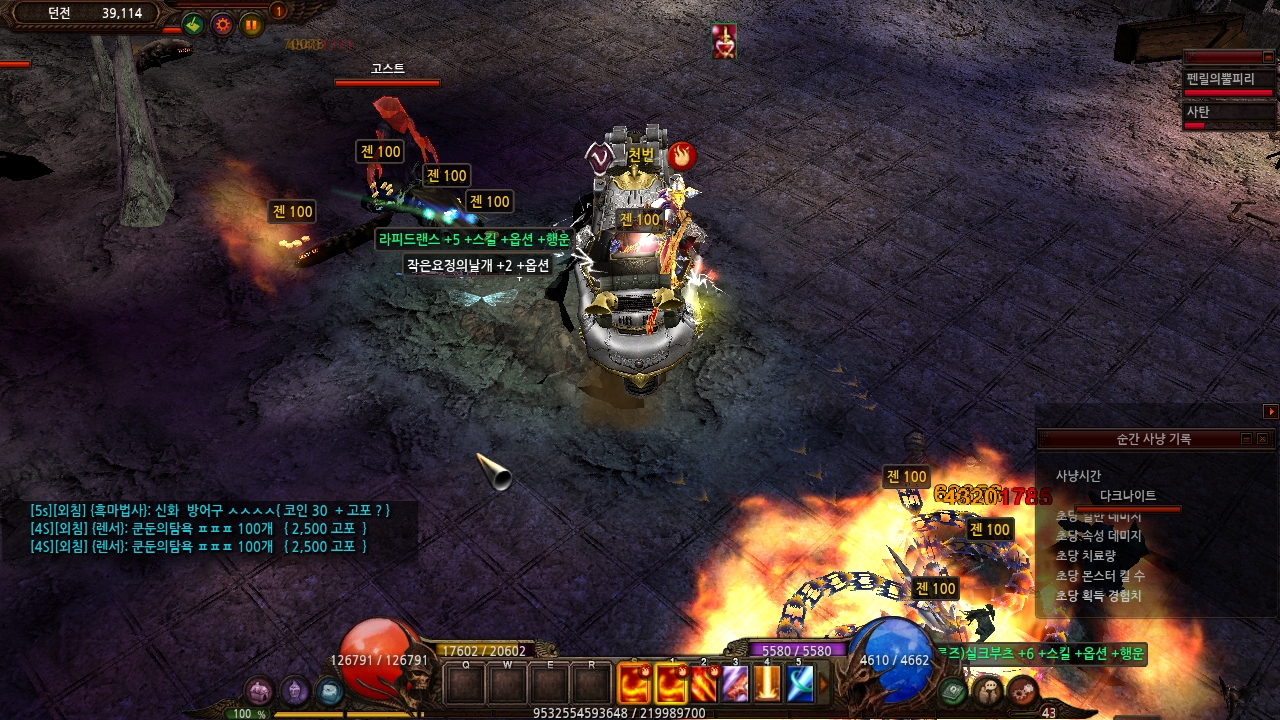
Task: Click the orange pause button
Action: (x=251, y=25)
